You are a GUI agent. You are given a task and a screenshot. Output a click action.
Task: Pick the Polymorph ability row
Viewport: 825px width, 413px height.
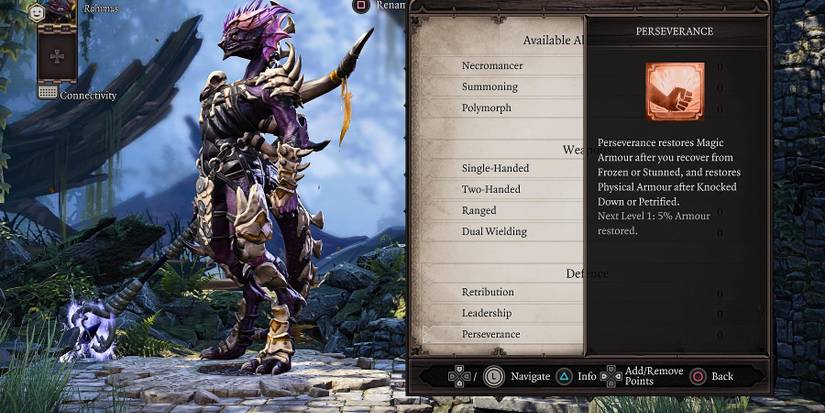[487, 107]
